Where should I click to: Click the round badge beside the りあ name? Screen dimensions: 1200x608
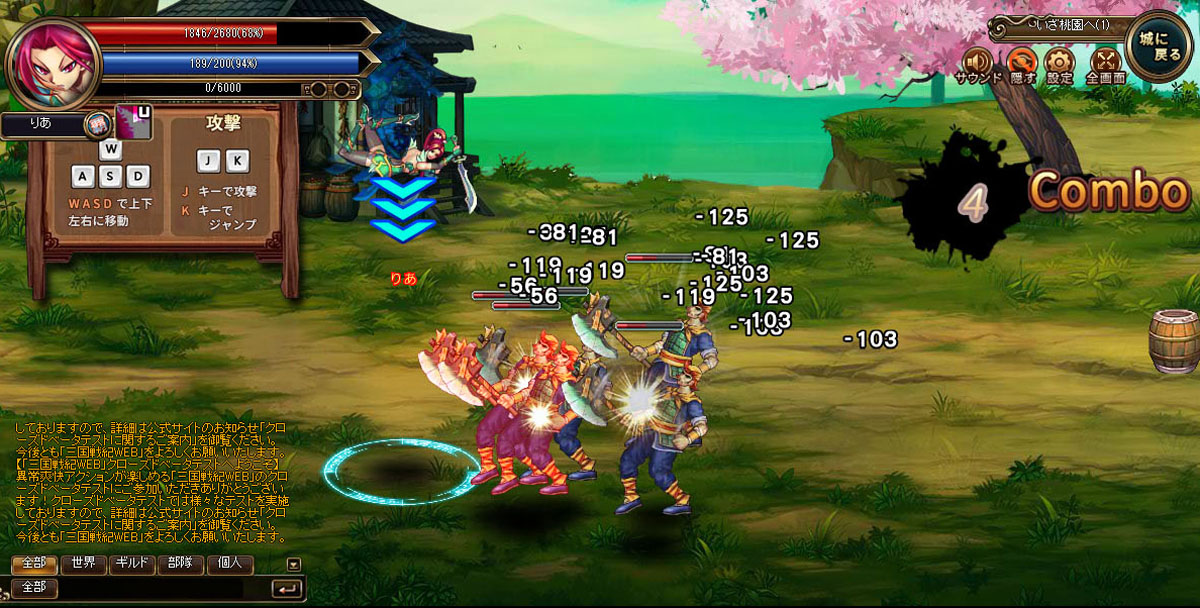pos(97,124)
